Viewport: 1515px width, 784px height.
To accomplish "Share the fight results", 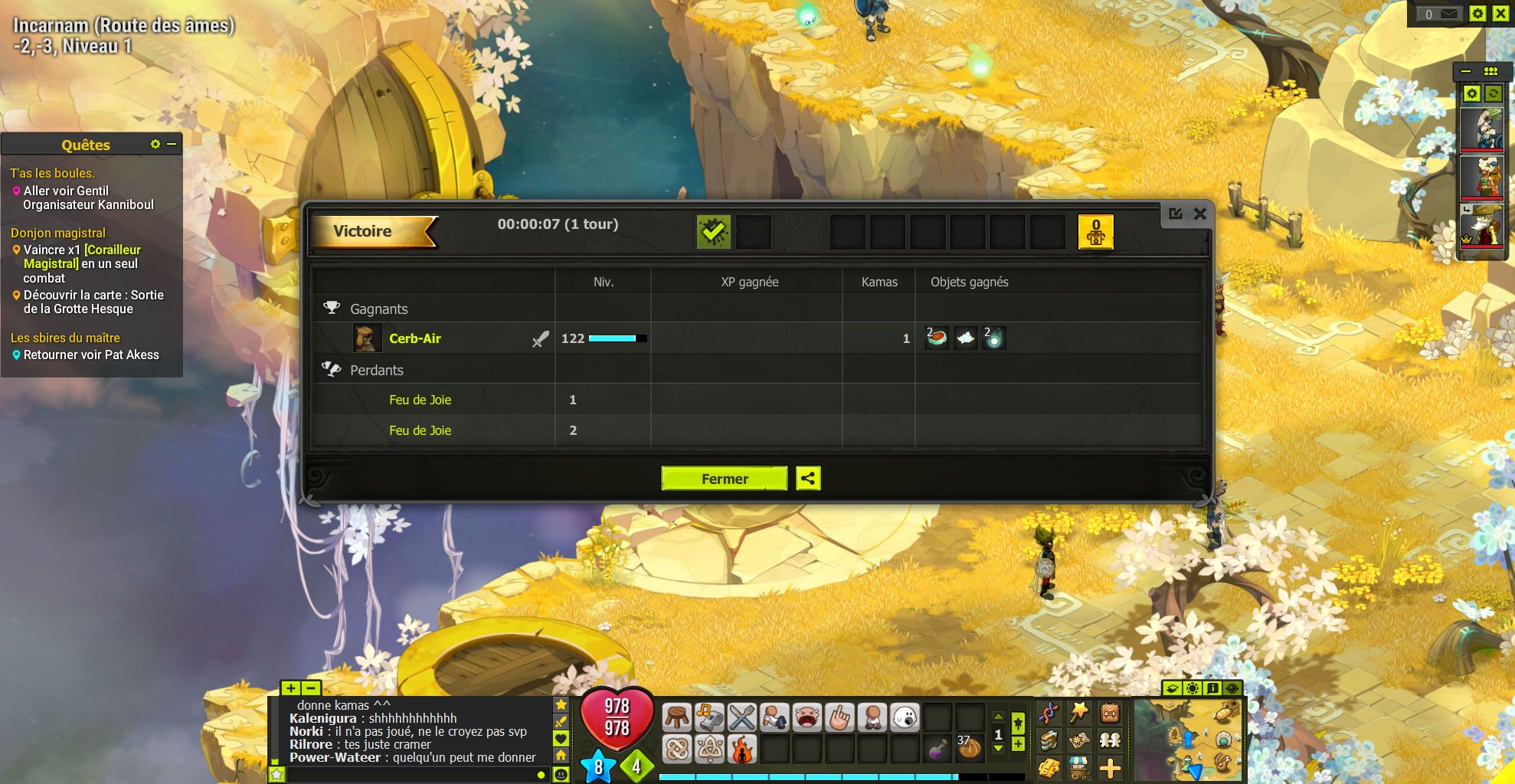I will tap(808, 479).
